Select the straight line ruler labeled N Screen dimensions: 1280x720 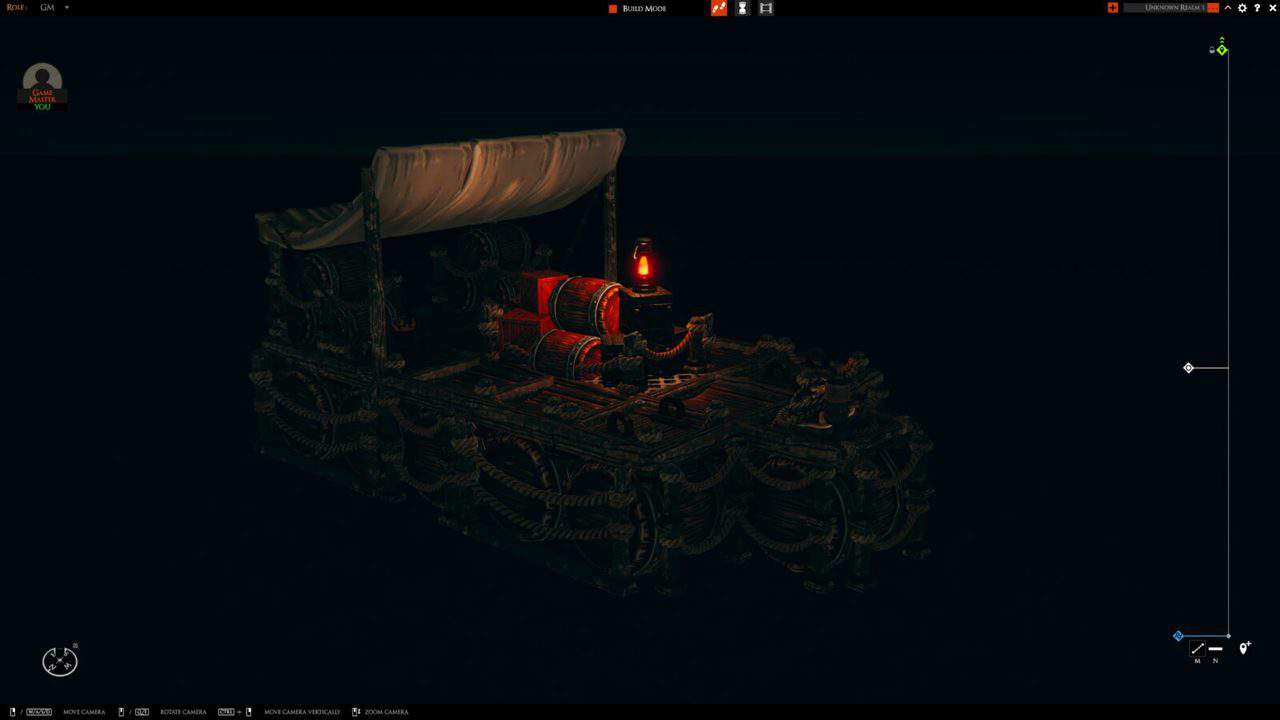point(1216,650)
